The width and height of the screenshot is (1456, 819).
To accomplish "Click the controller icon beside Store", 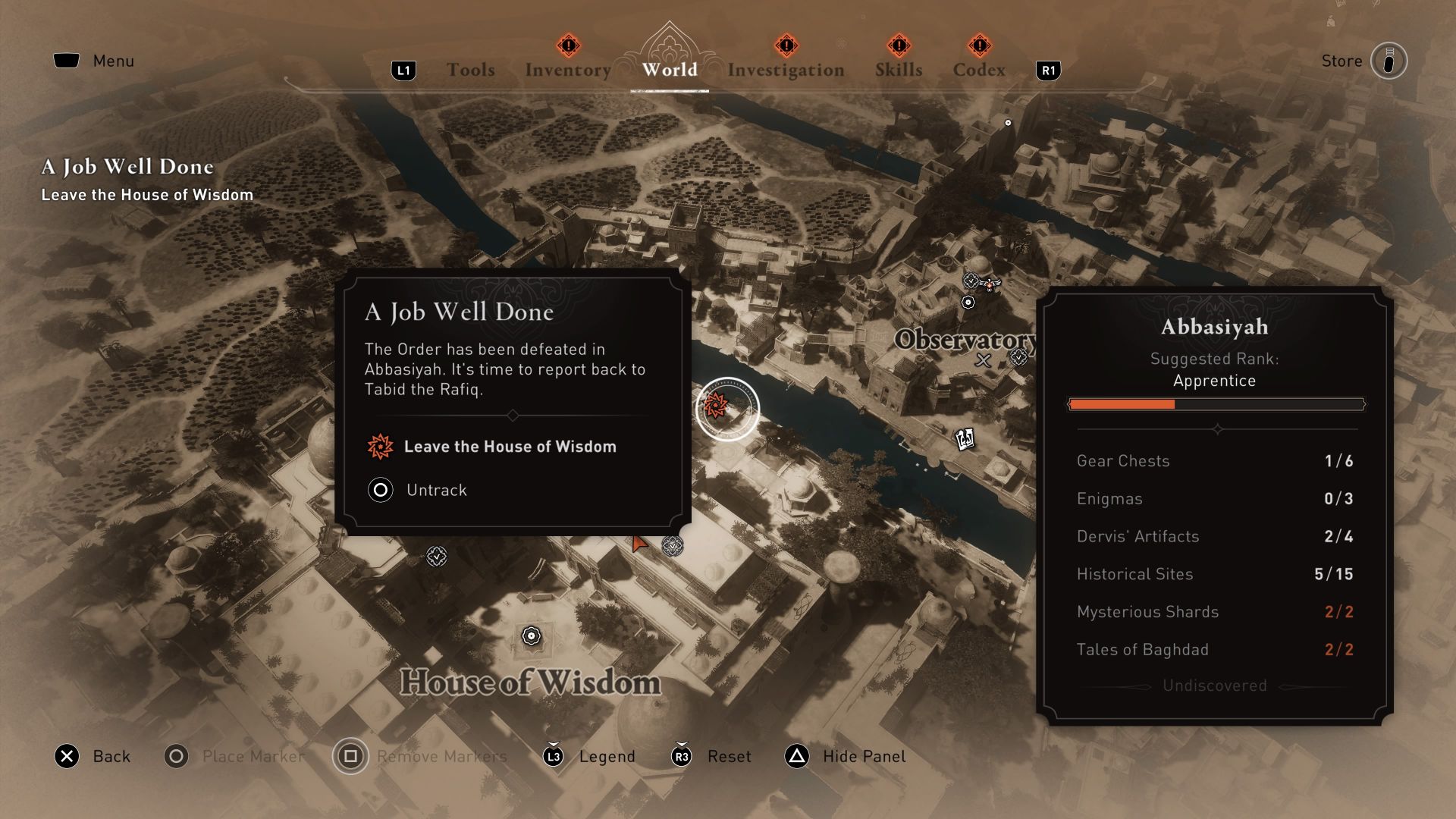I will [x=1390, y=61].
